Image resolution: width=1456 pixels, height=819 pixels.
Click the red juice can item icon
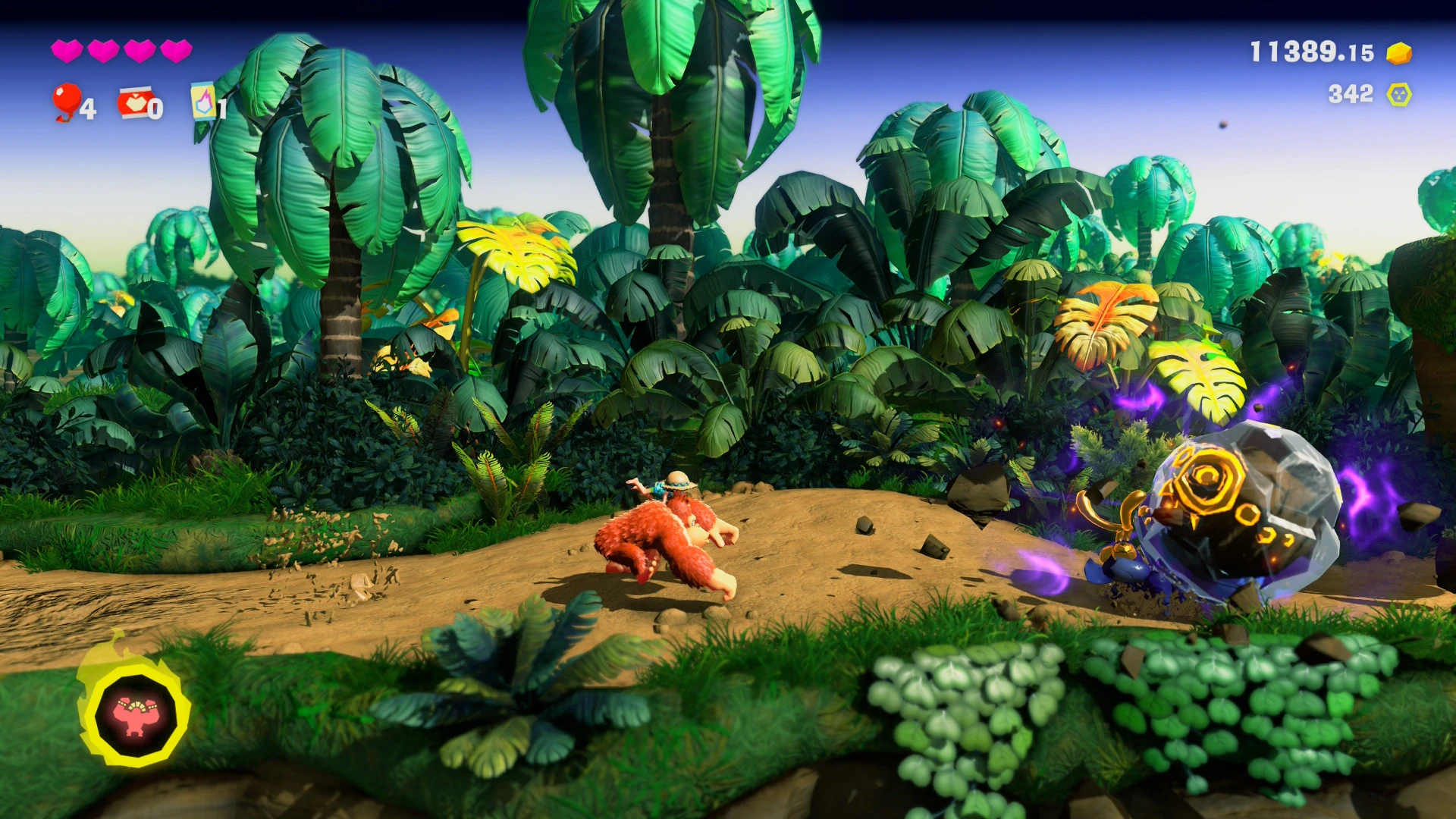click(134, 104)
